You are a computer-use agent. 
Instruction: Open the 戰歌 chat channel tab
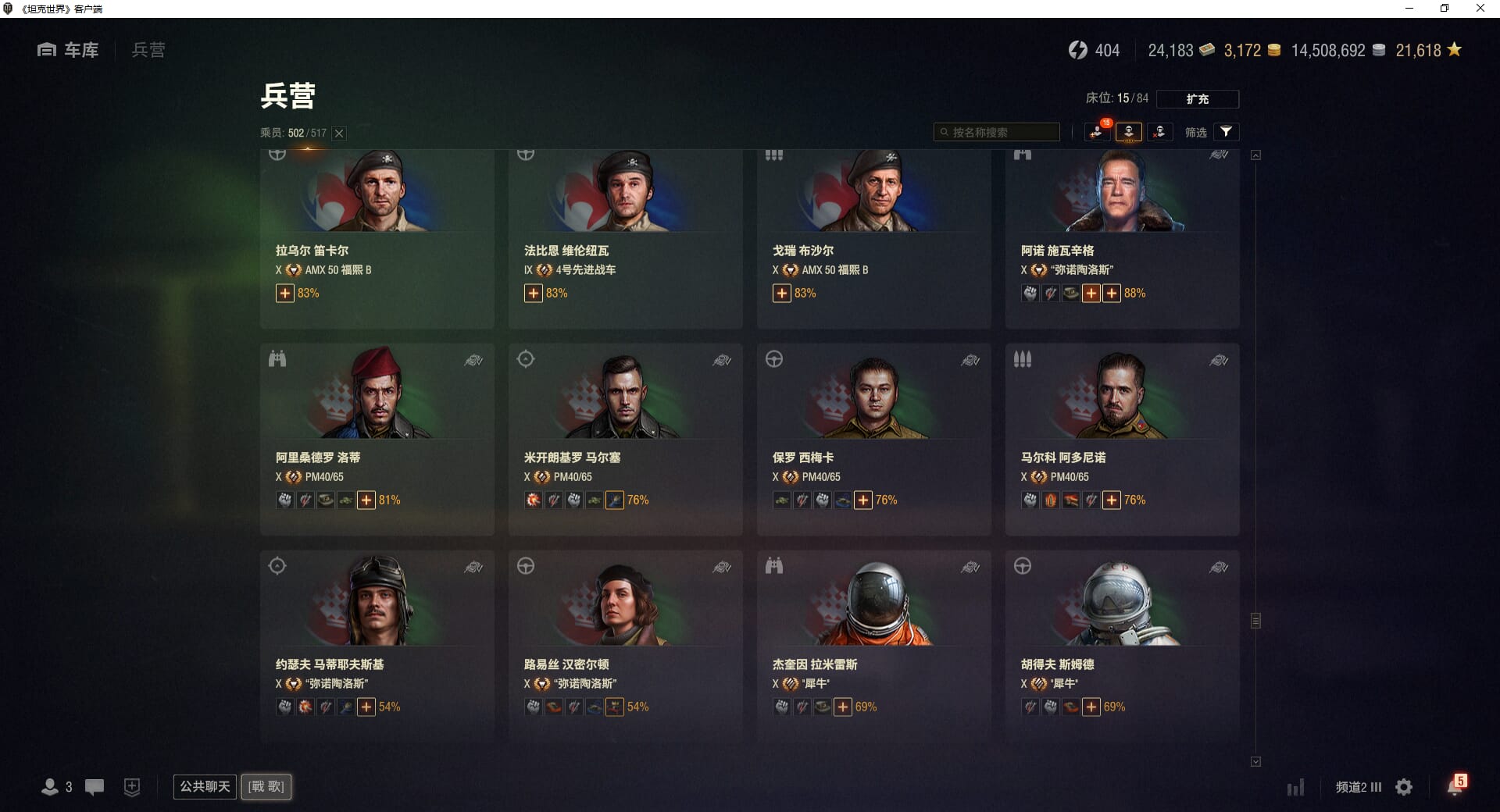click(266, 786)
